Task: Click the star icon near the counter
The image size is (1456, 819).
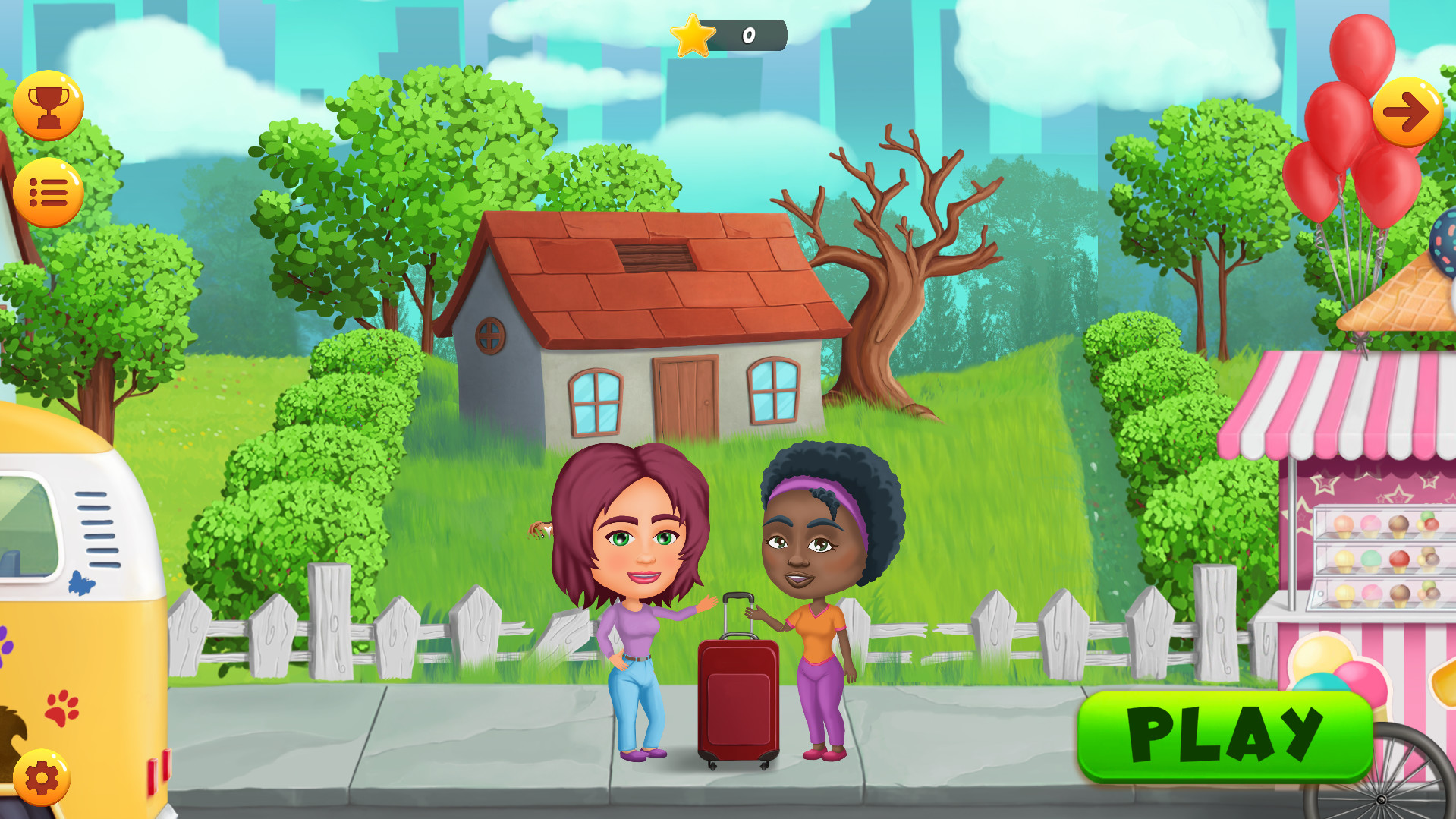Action: pyautogui.click(x=694, y=33)
